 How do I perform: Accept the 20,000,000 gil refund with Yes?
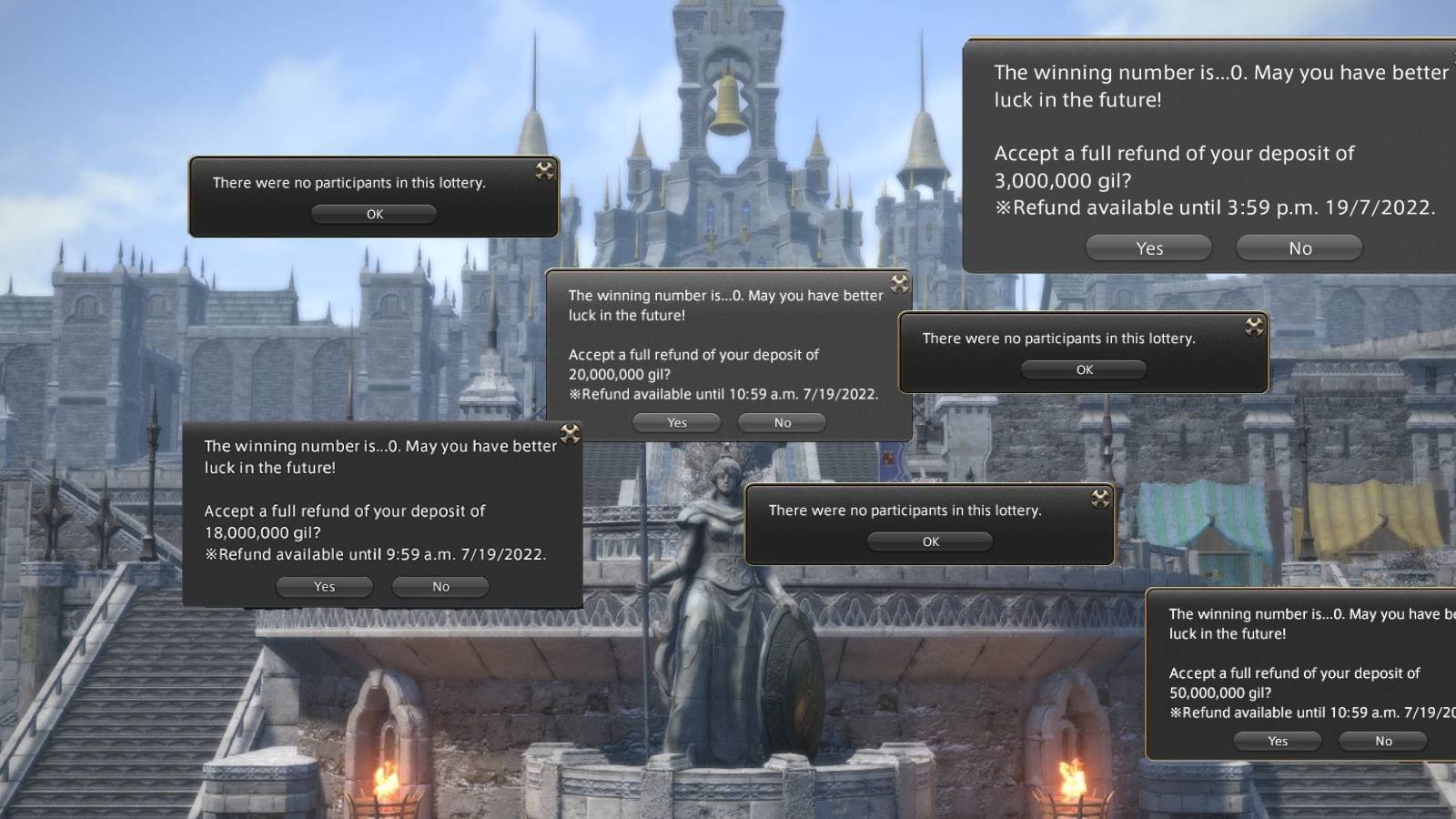coord(677,422)
